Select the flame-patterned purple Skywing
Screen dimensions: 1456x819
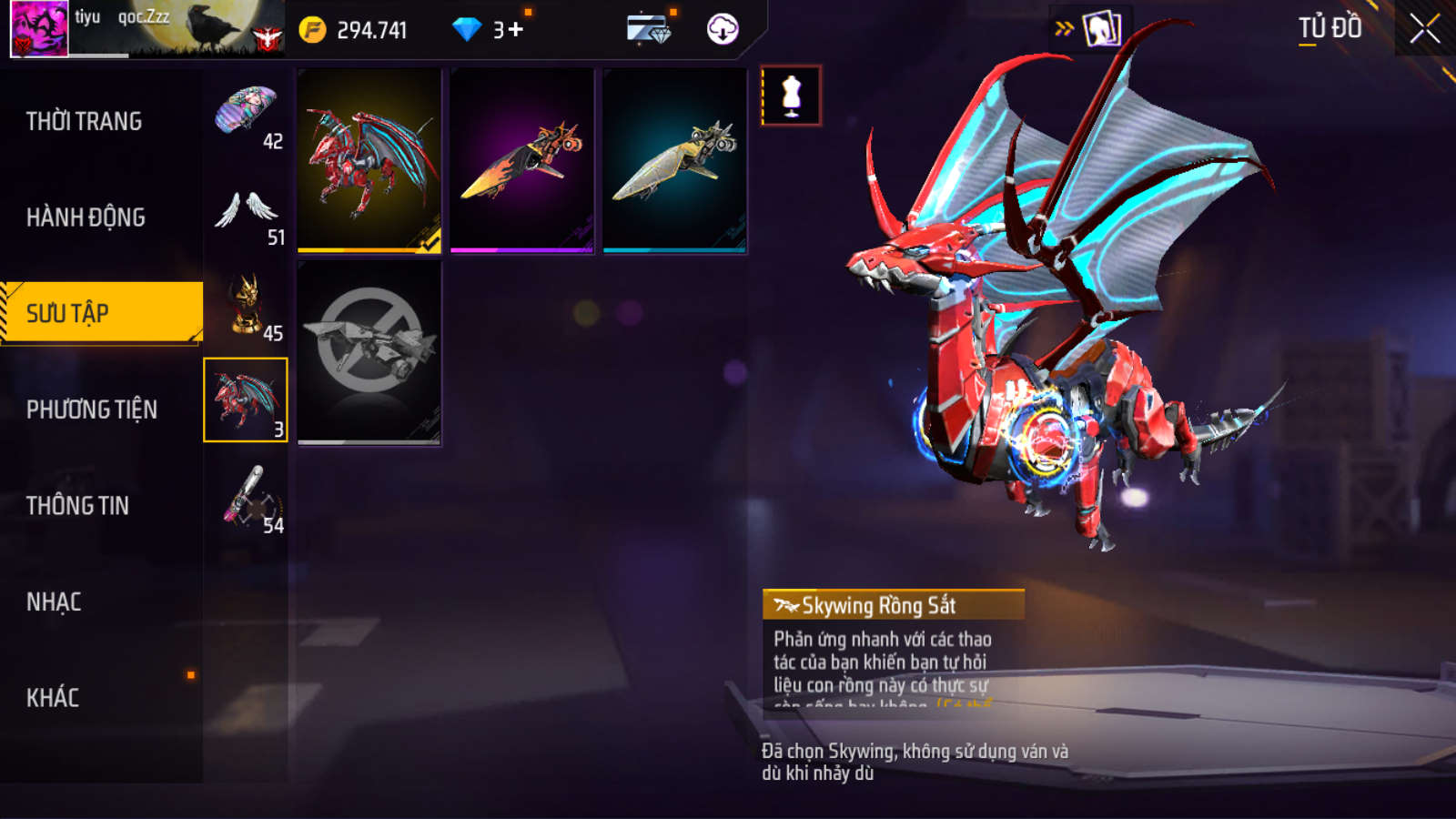pos(522,161)
